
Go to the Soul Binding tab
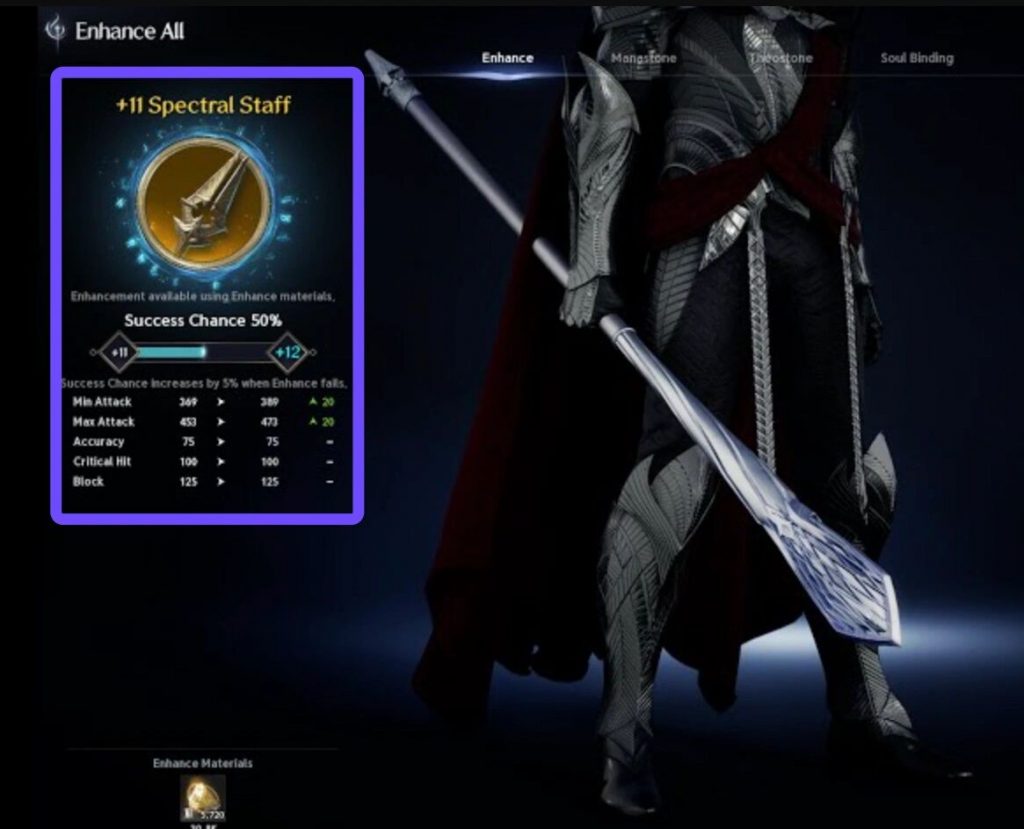pos(916,58)
